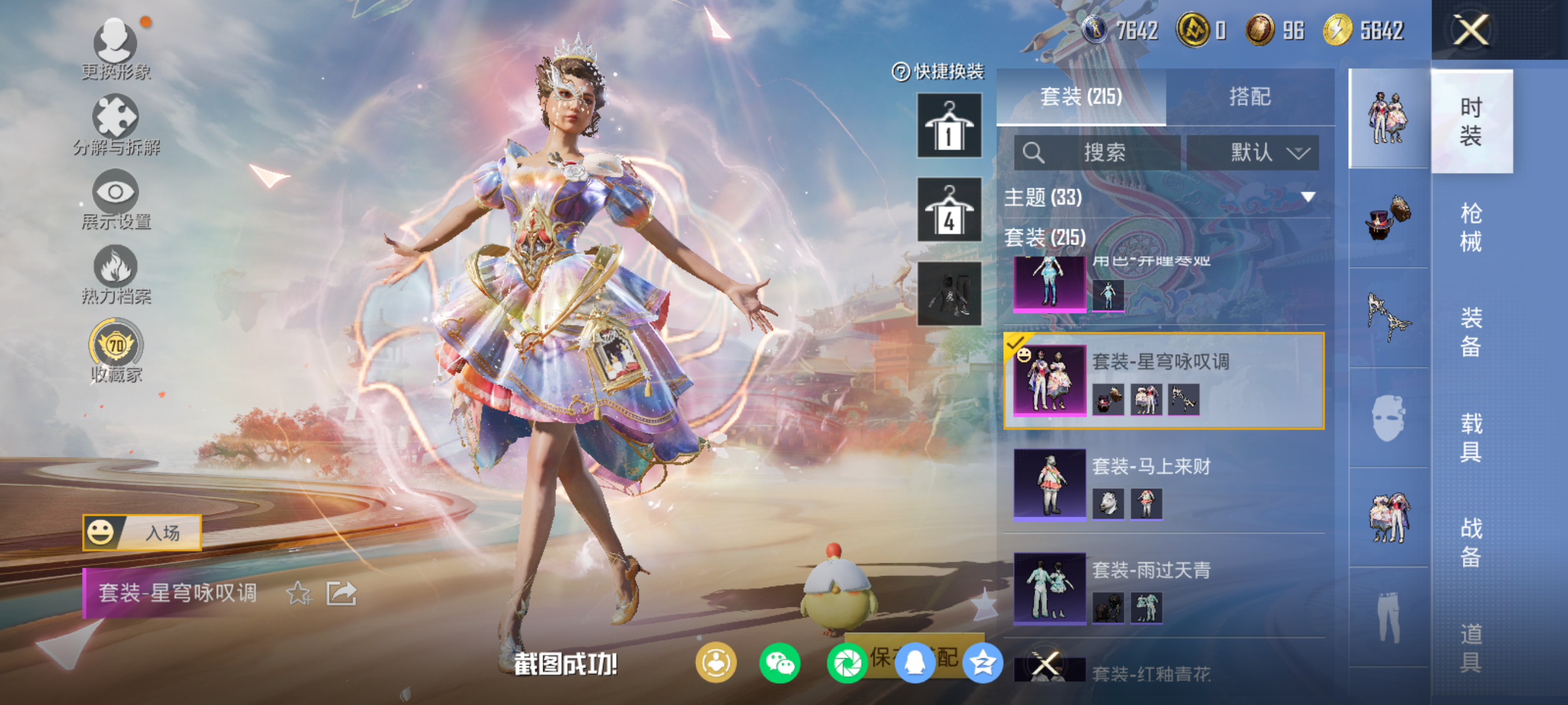Open 更换形象 change appearance option
Screen dimensions: 1568x705
[116, 49]
